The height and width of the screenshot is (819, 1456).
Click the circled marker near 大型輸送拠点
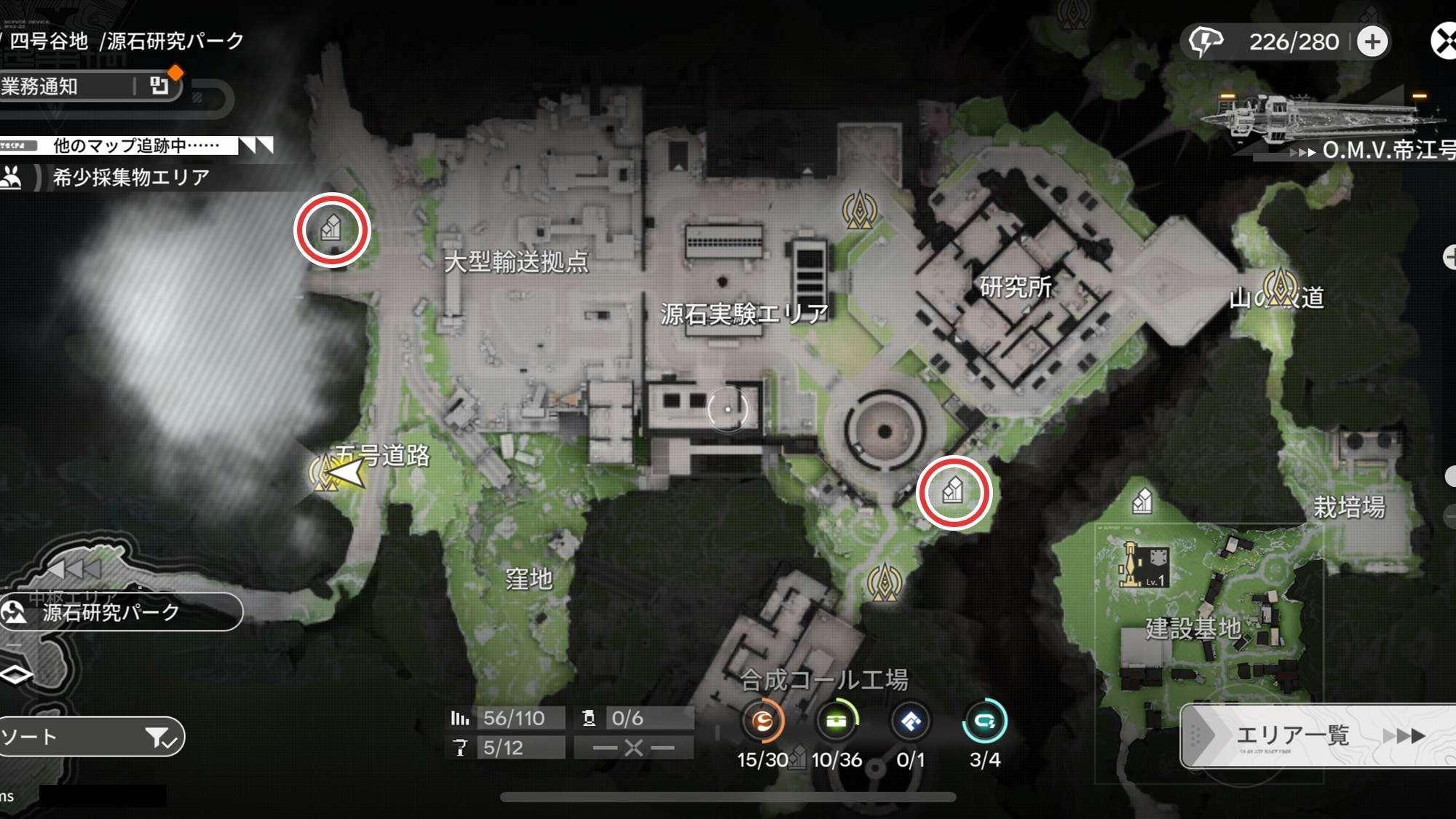tap(332, 229)
